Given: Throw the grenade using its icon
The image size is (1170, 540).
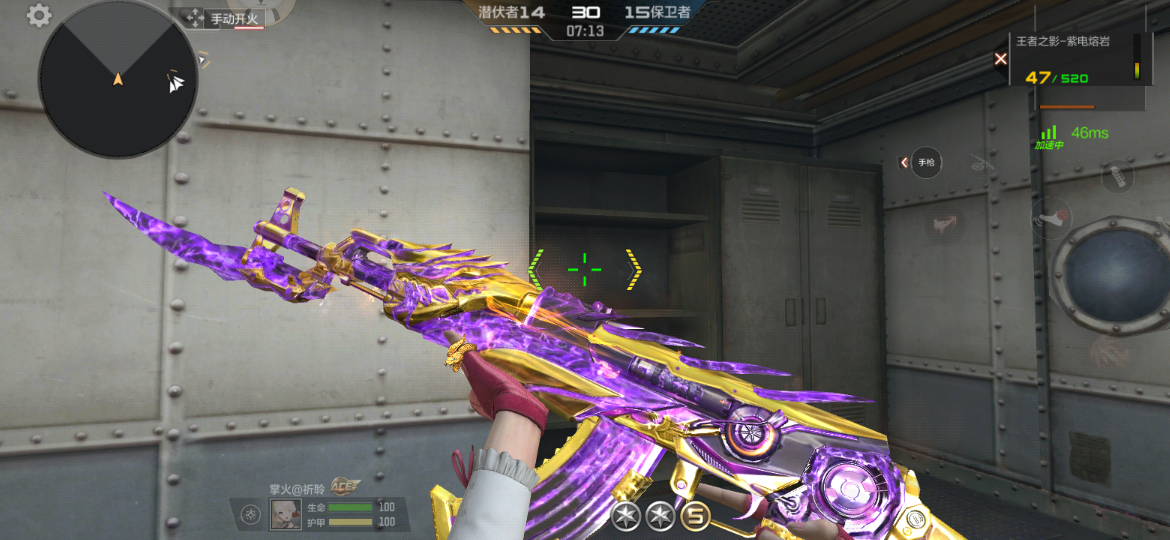Looking at the screenshot, I should (1118, 178).
